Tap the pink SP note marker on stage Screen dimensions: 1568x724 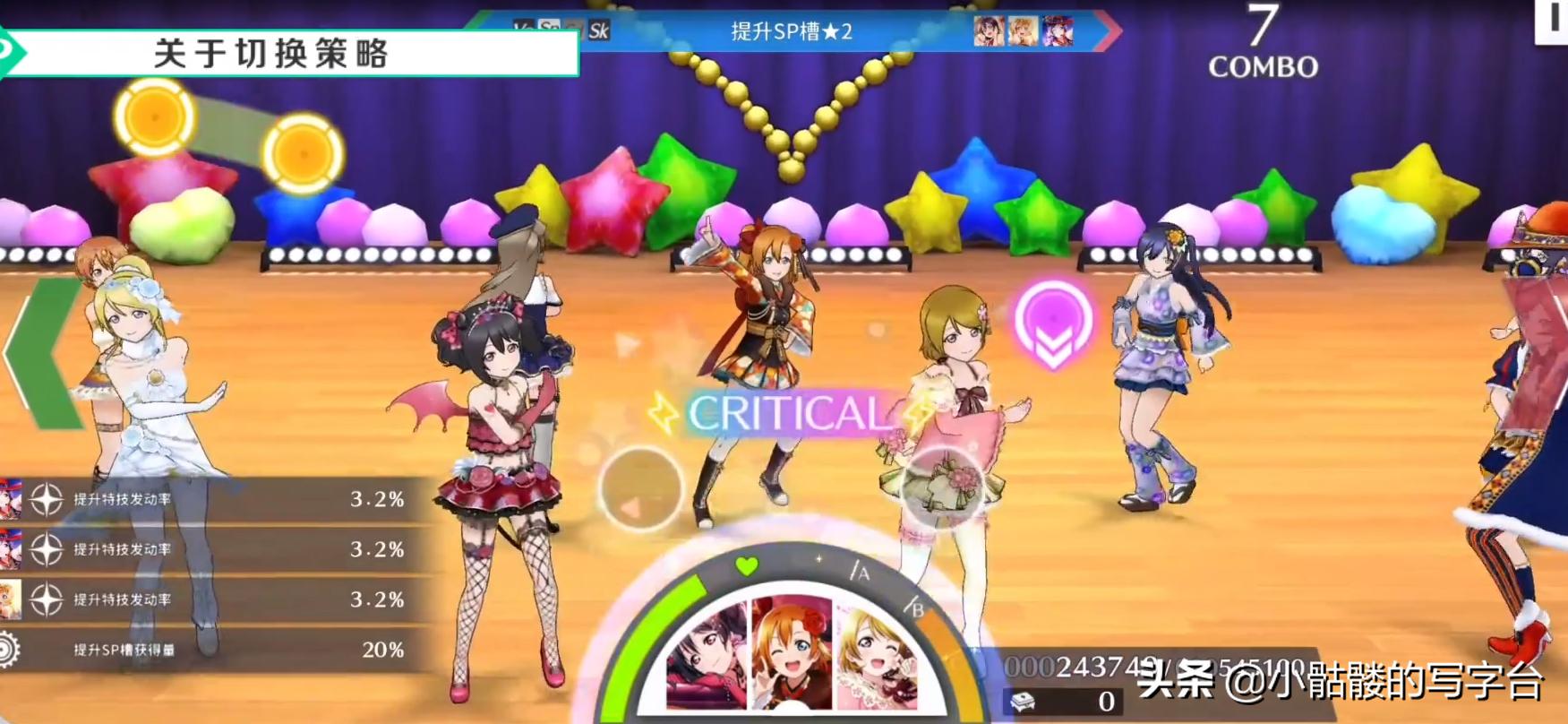[1053, 324]
